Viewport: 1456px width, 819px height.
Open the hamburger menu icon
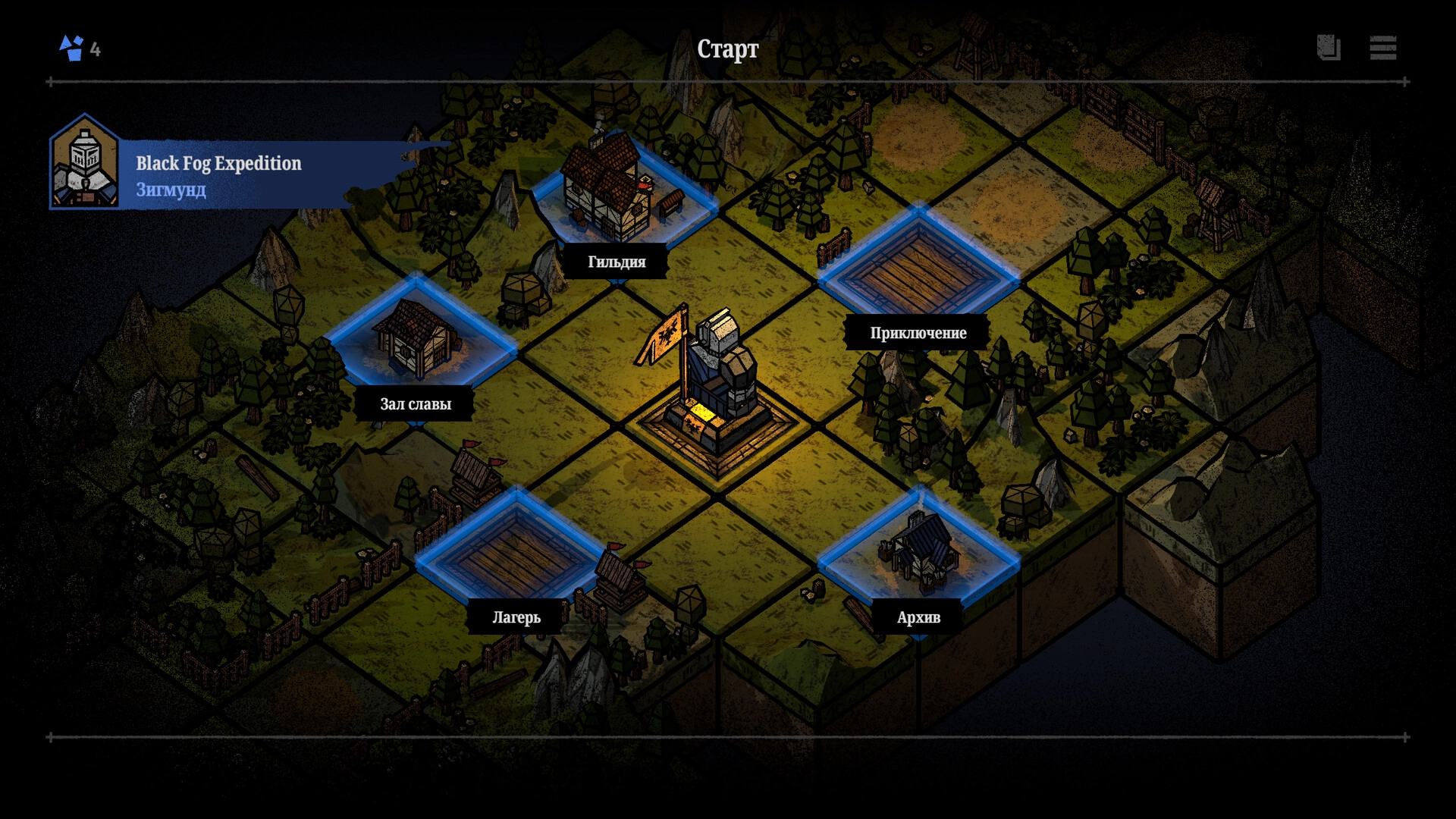[x=1382, y=48]
